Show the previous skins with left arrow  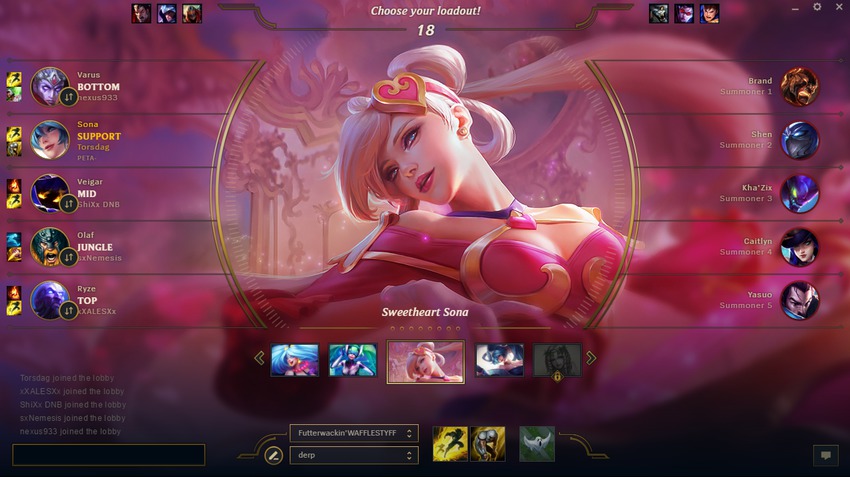point(259,358)
